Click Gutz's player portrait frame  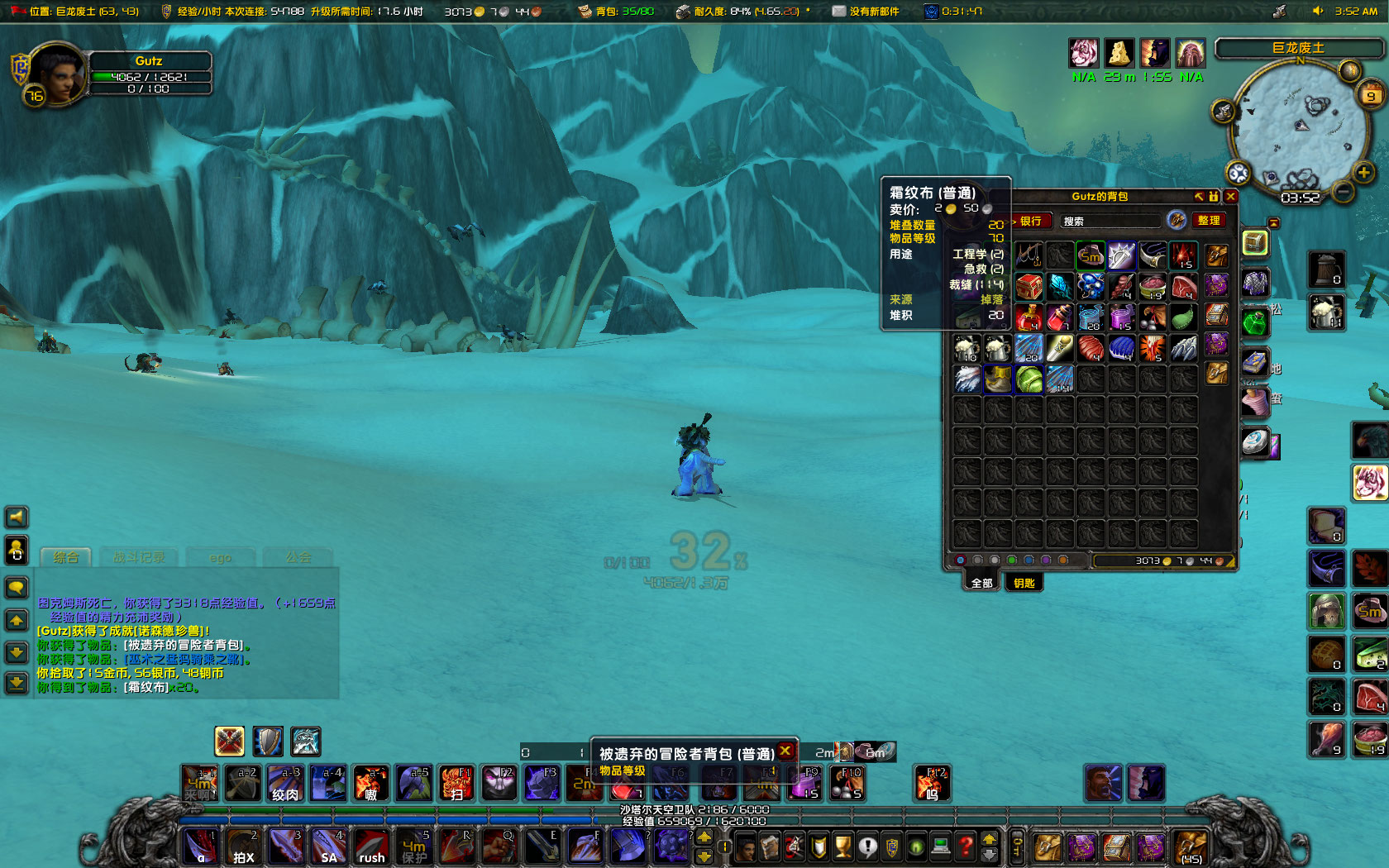point(56,74)
